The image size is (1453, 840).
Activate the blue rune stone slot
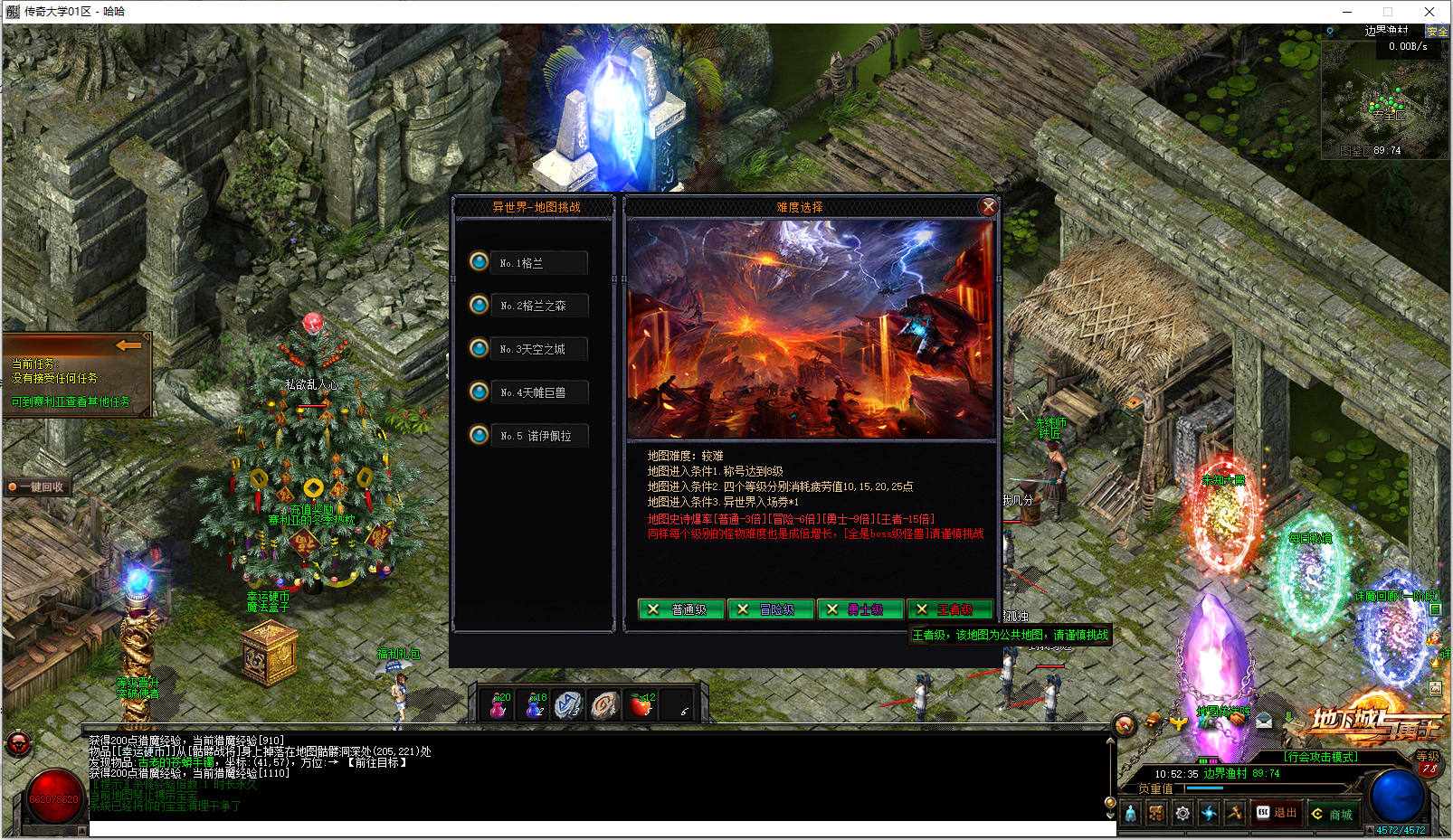point(568,705)
